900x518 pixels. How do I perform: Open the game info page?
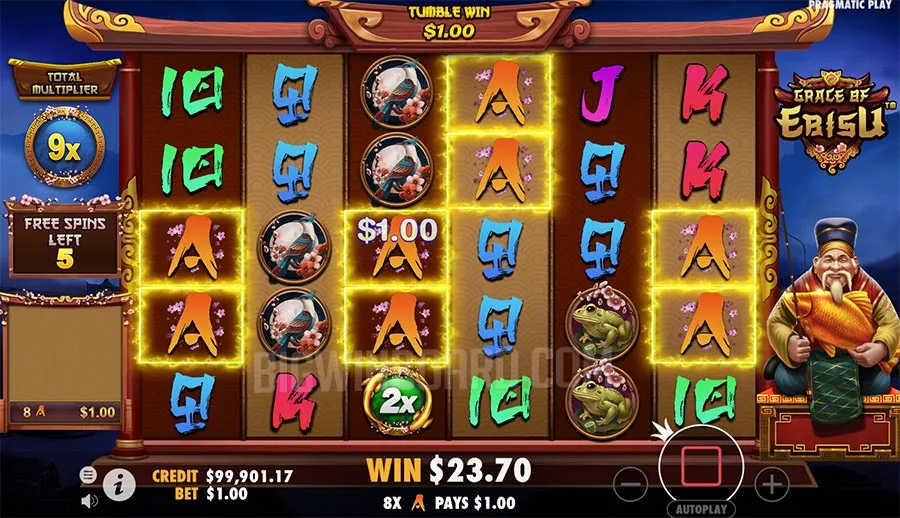tap(119, 485)
